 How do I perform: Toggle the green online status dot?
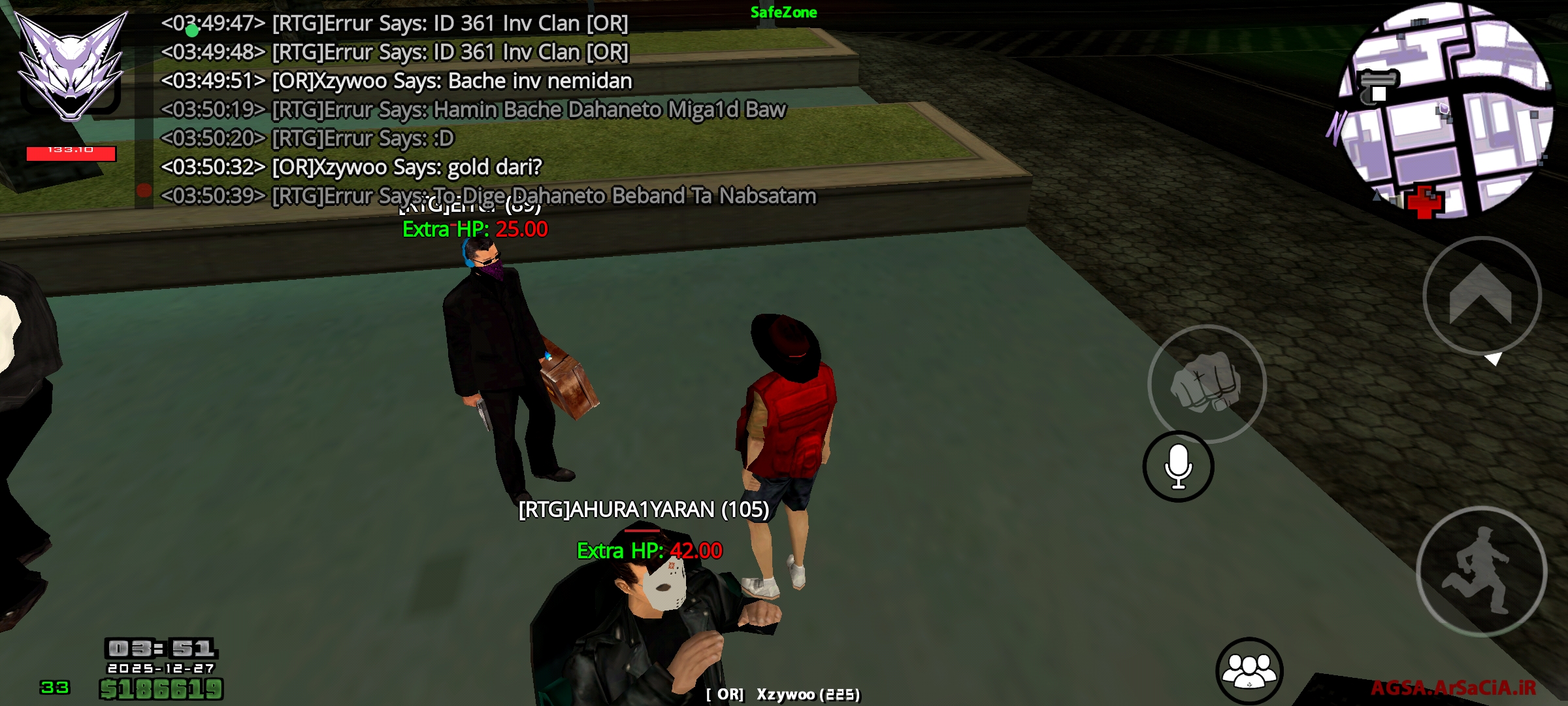click(x=191, y=31)
